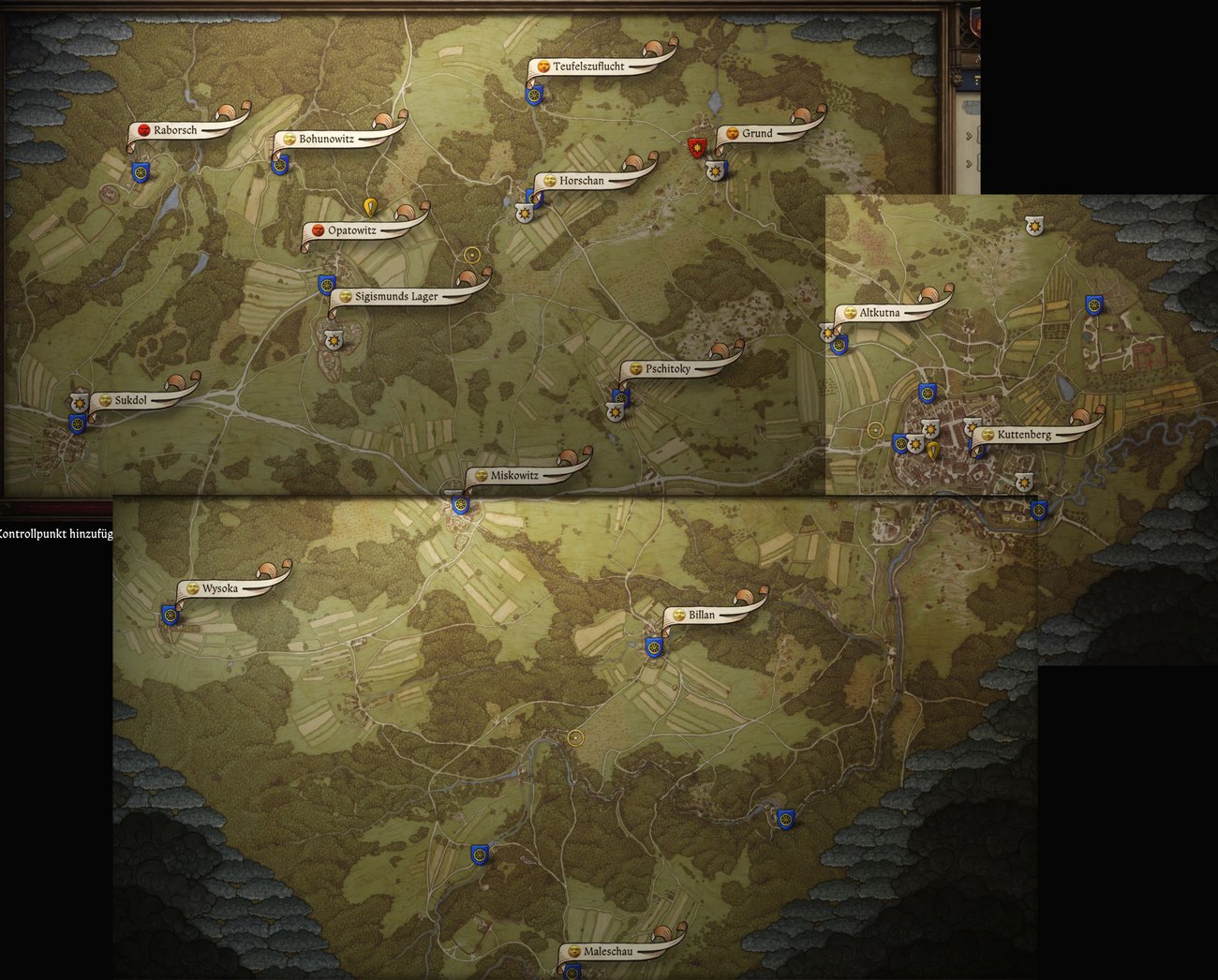
Task: Click the blue shield marker below Billan
Action: [653, 646]
